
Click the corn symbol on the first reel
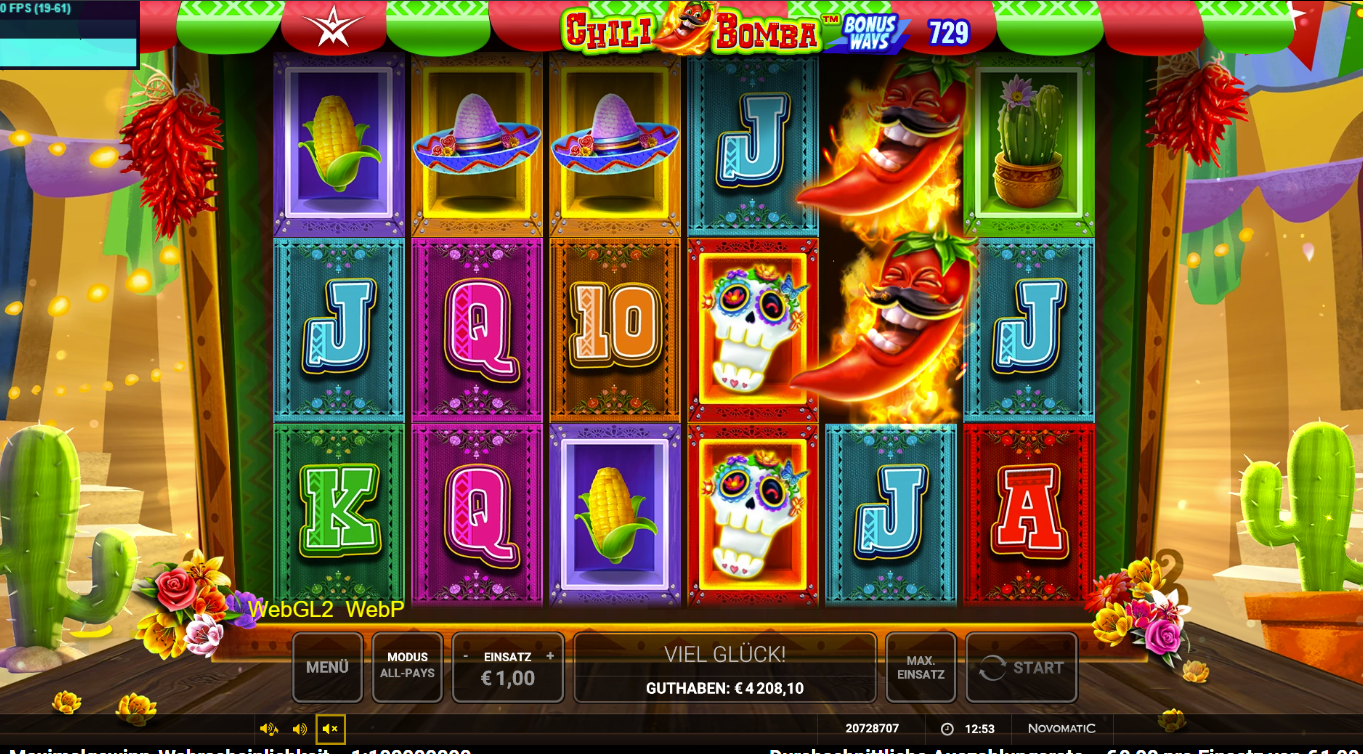(x=339, y=147)
